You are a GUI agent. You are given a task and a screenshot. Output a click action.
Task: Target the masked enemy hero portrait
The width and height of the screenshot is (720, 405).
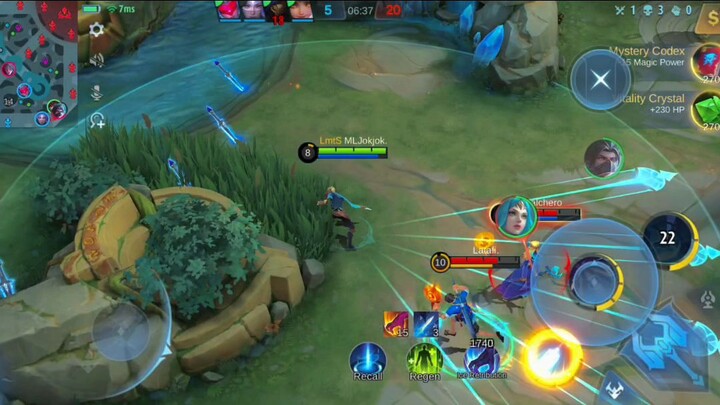click(604, 158)
